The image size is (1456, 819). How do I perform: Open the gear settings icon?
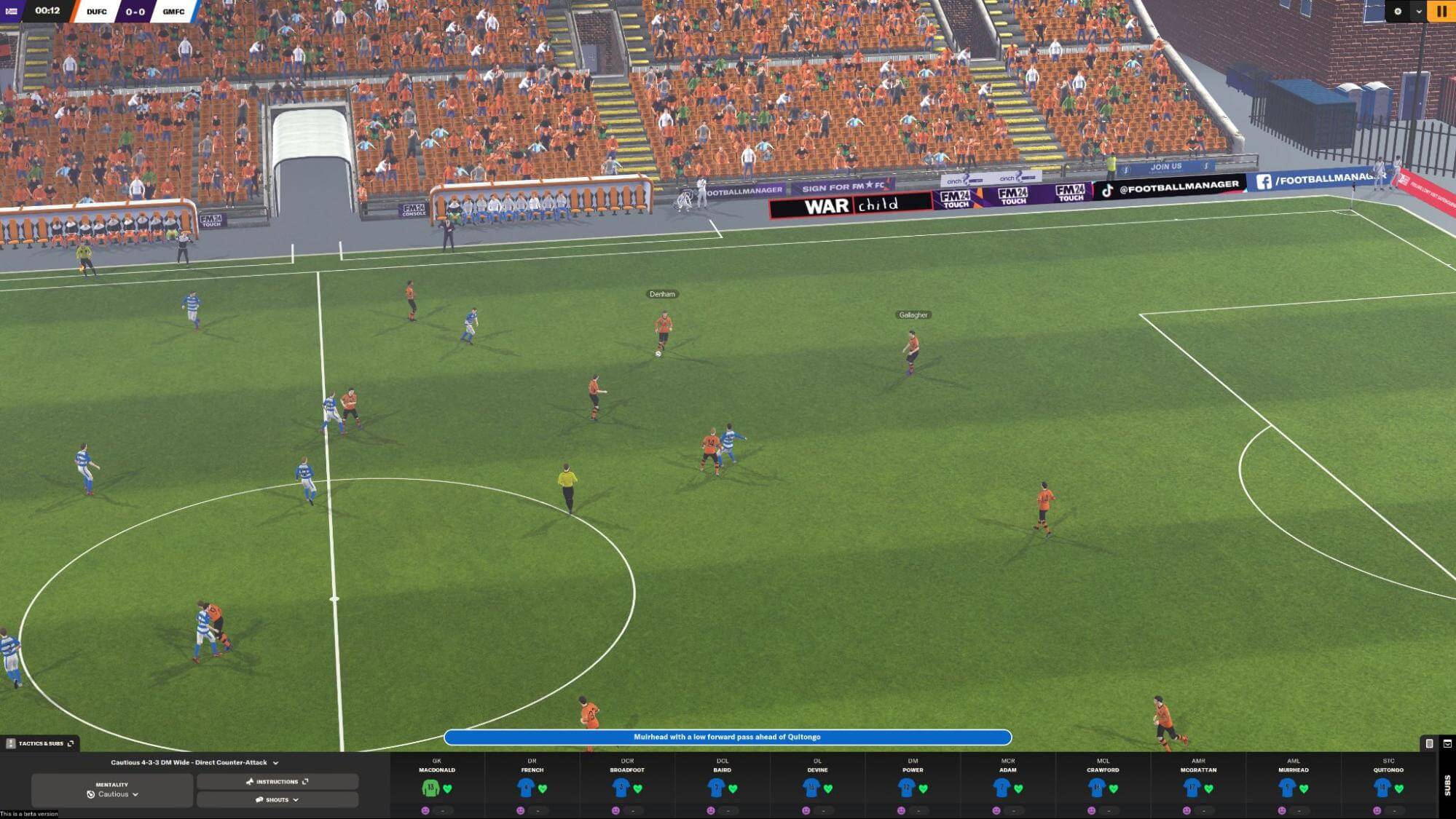pos(1397,11)
